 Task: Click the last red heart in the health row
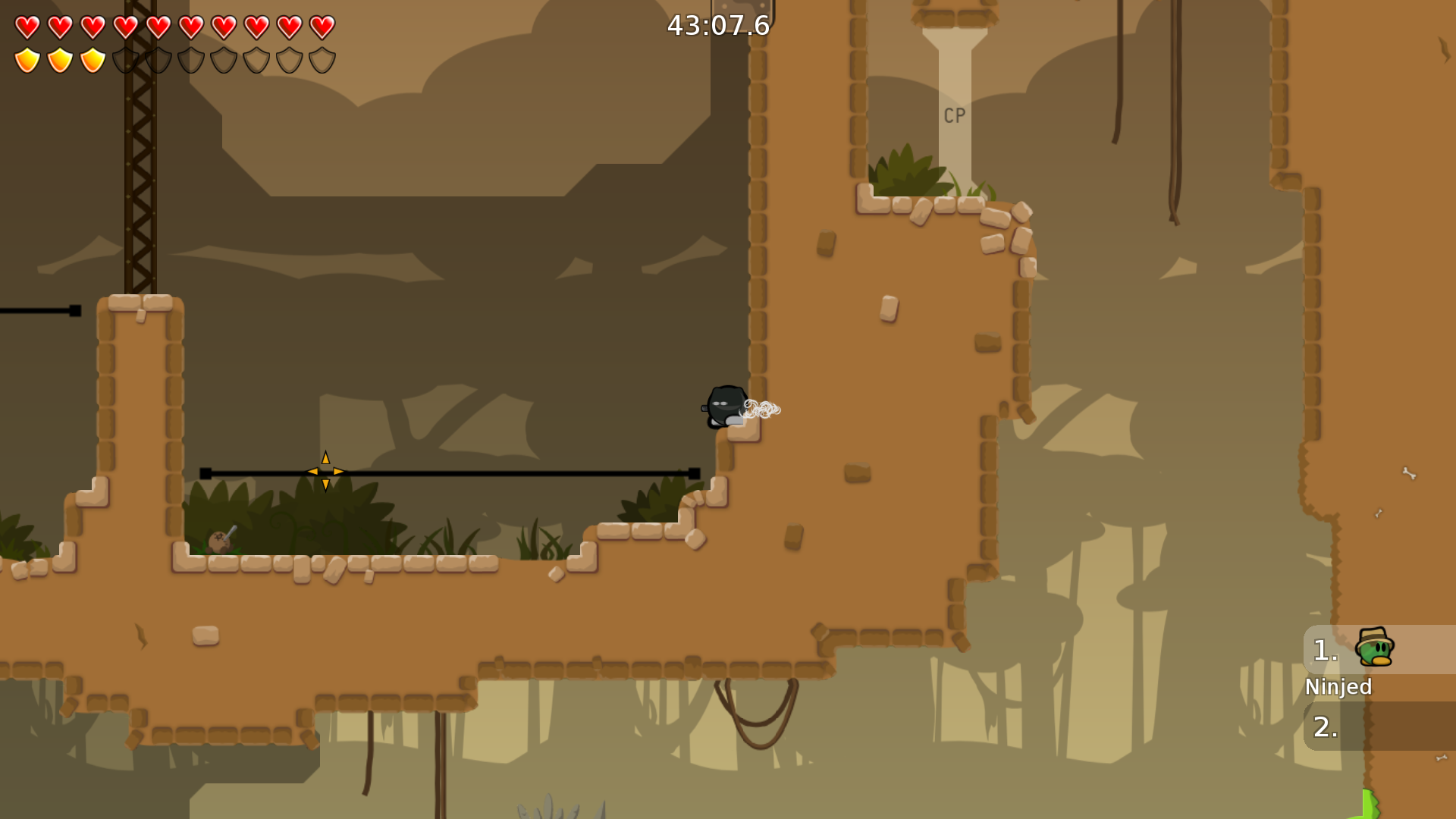[x=322, y=27]
